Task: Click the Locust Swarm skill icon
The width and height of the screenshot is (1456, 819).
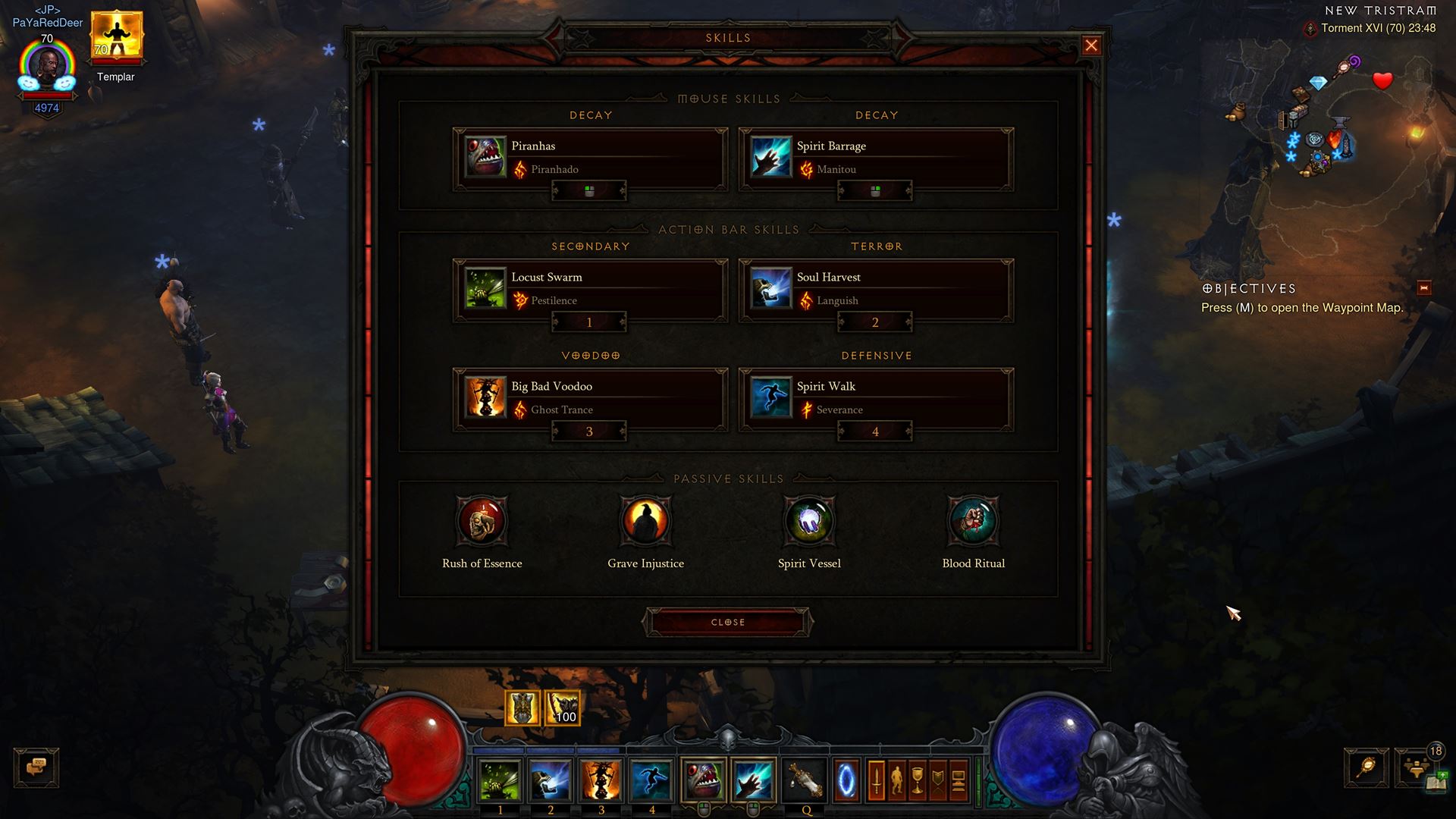Action: (x=485, y=287)
